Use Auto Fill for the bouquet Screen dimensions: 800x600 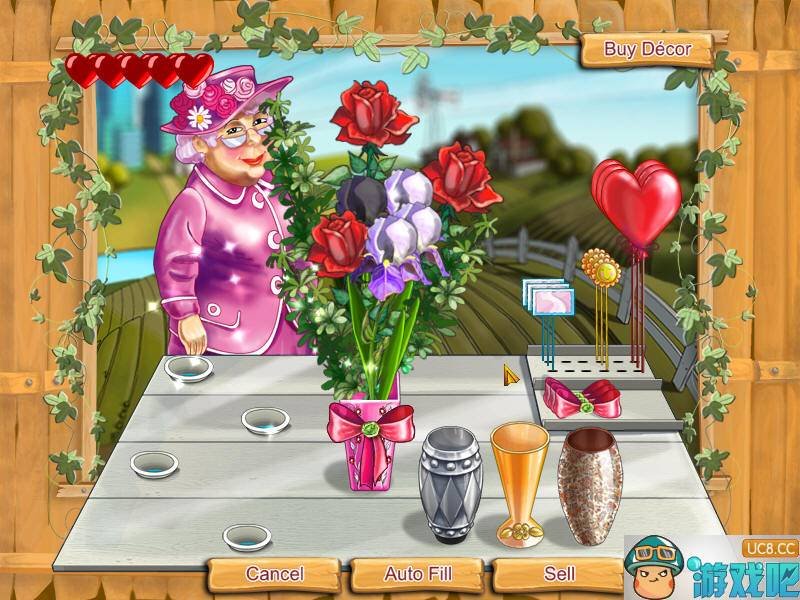pos(418,574)
